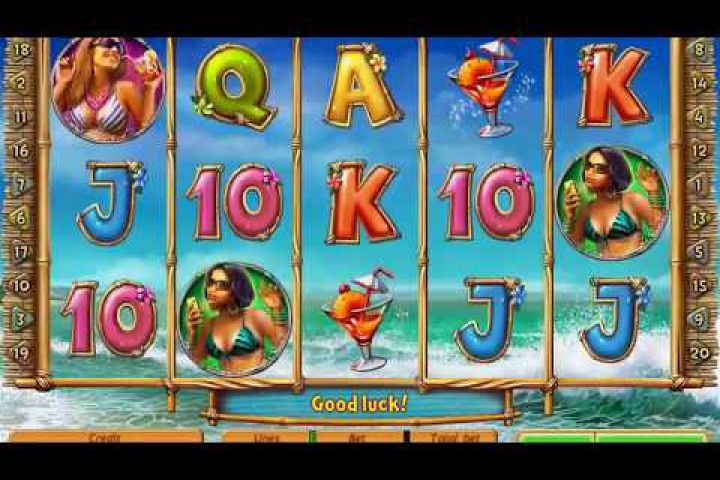Viewport: 720px width, 480px height.
Task: Select payline marker 18
Action: (x=20, y=48)
